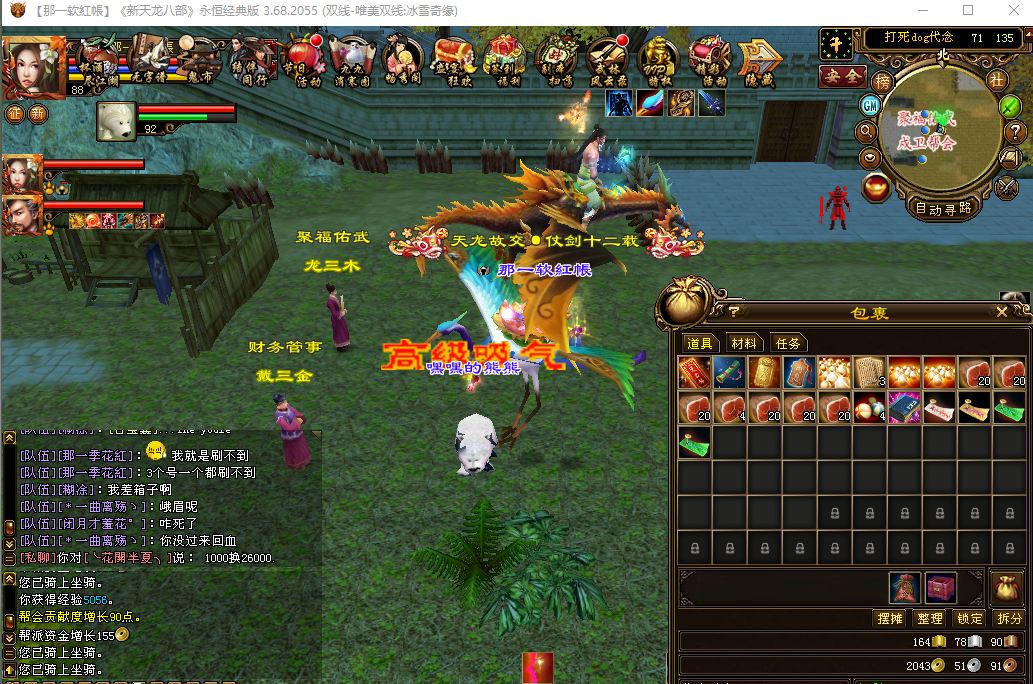Screen dimensions: 1033x684
Task: Switch to the 任务 quest items tab
Action: click(x=788, y=343)
